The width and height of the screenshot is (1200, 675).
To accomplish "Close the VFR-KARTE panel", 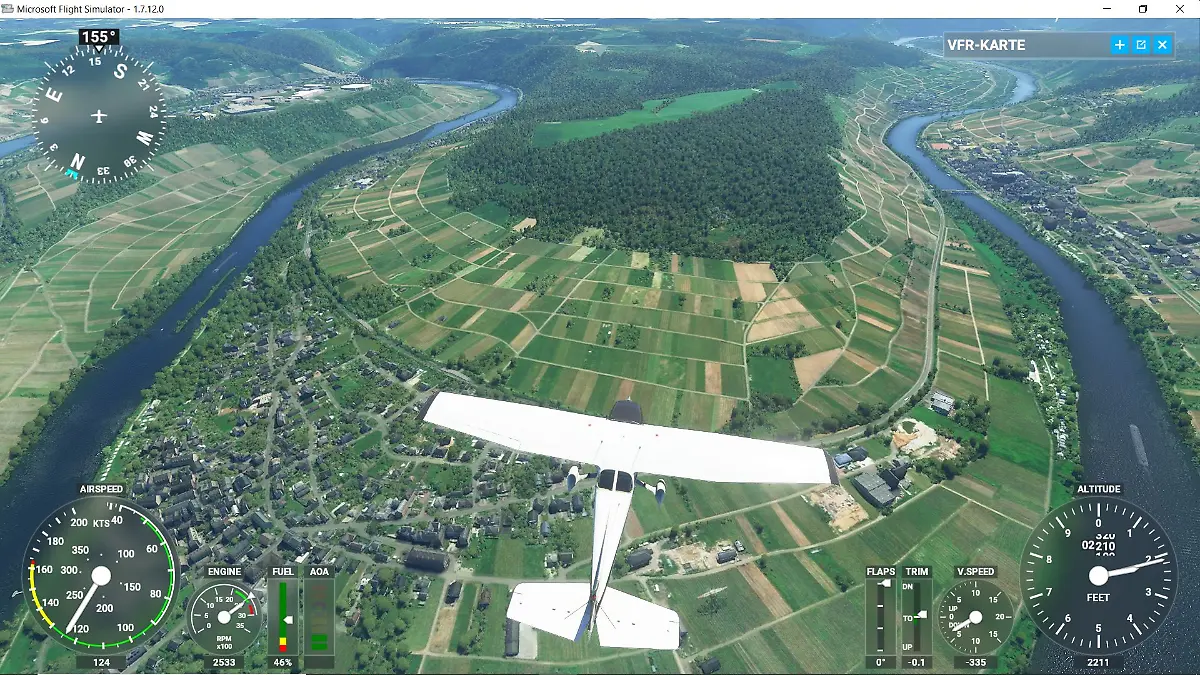I will [1162, 45].
